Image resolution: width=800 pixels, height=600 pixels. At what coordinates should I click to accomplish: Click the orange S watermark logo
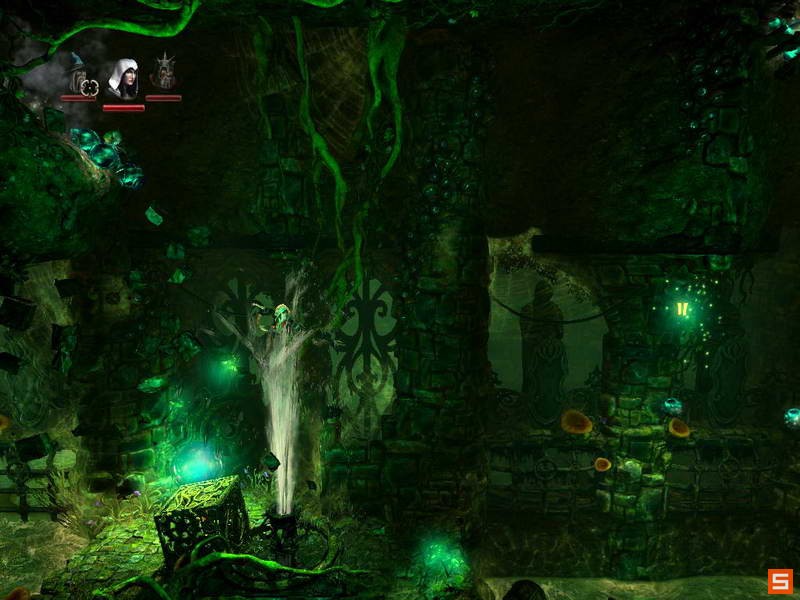(780, 581)
